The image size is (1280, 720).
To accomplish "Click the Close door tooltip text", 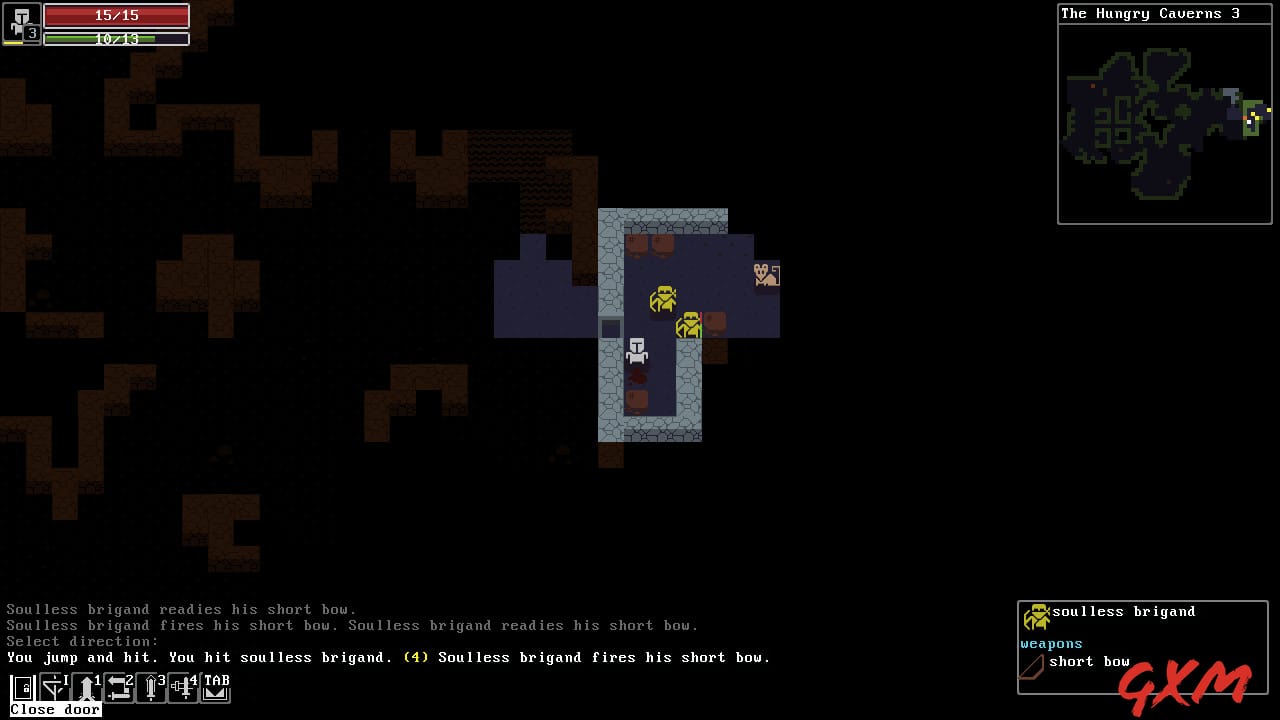I will point(54,709).
